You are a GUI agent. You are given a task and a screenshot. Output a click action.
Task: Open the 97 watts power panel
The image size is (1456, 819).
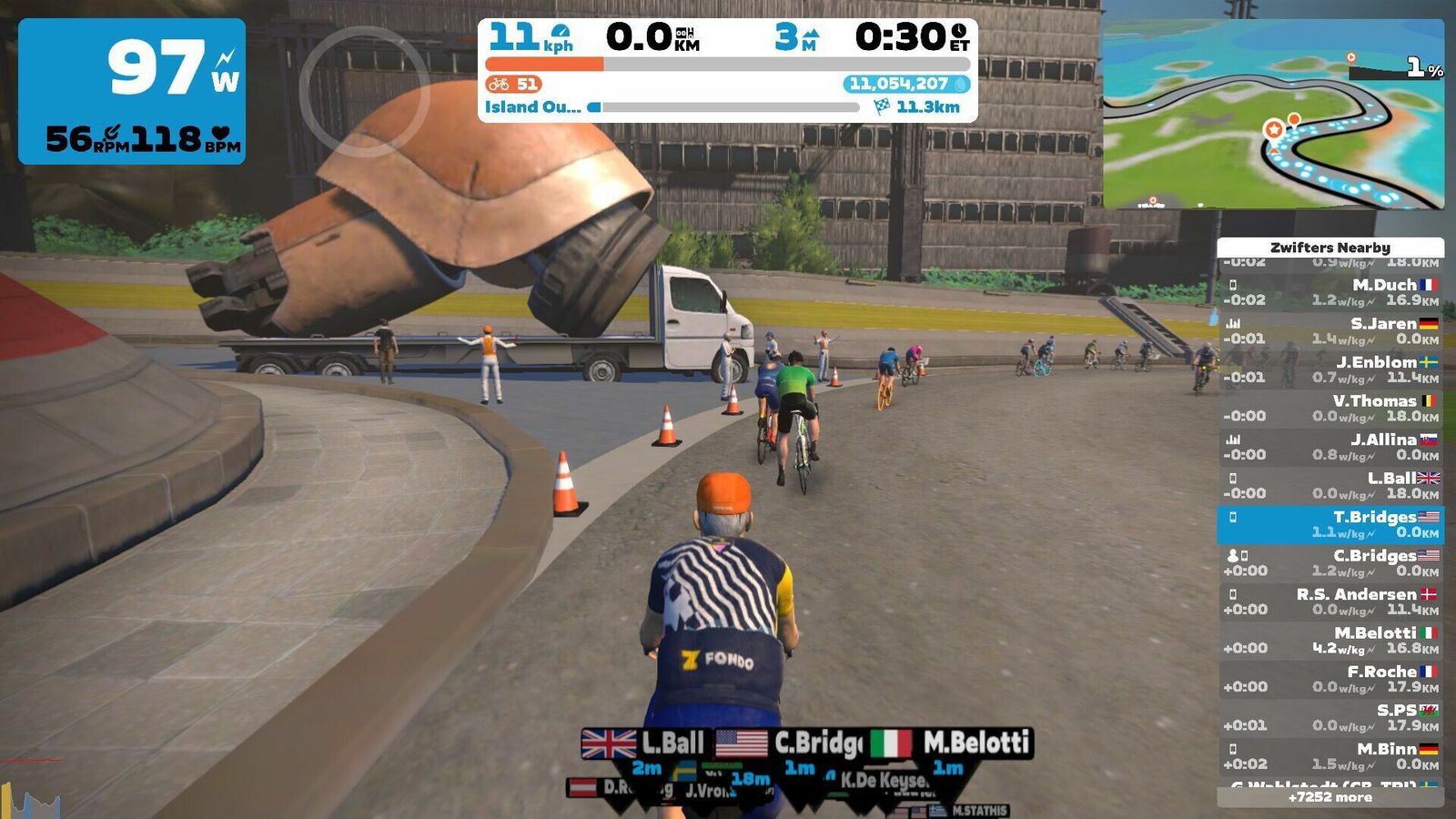pyautogui.click(x=132, y=91)
